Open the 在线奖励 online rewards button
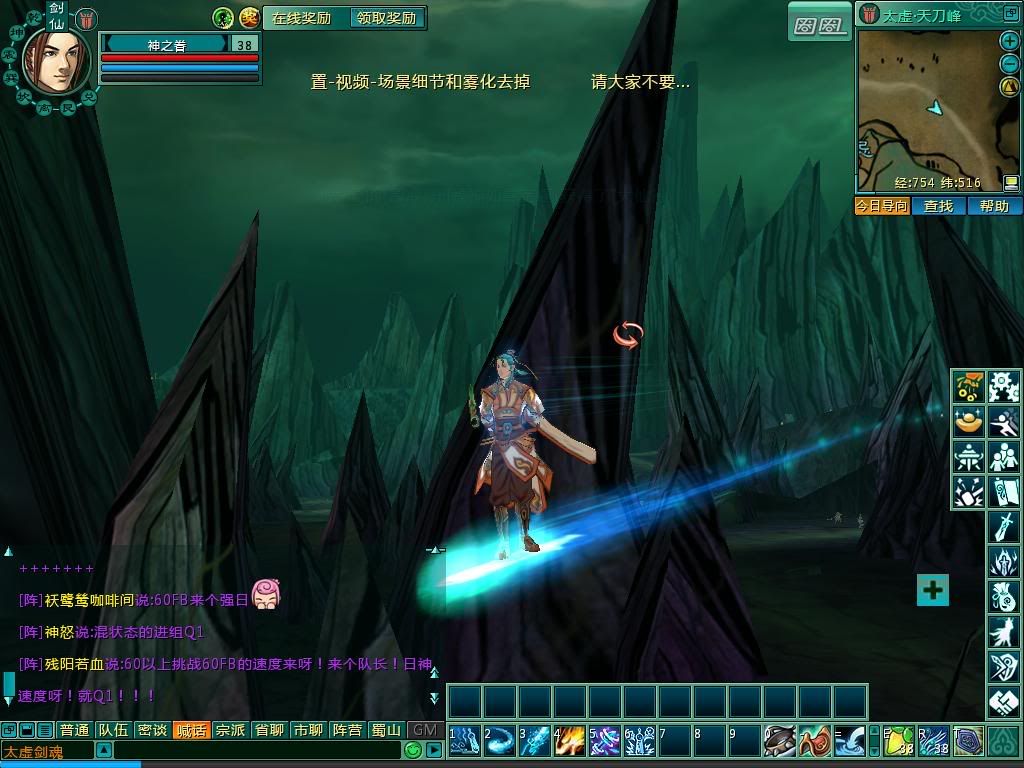Screen dimensions: 1024x768 [x=302, y=18]
